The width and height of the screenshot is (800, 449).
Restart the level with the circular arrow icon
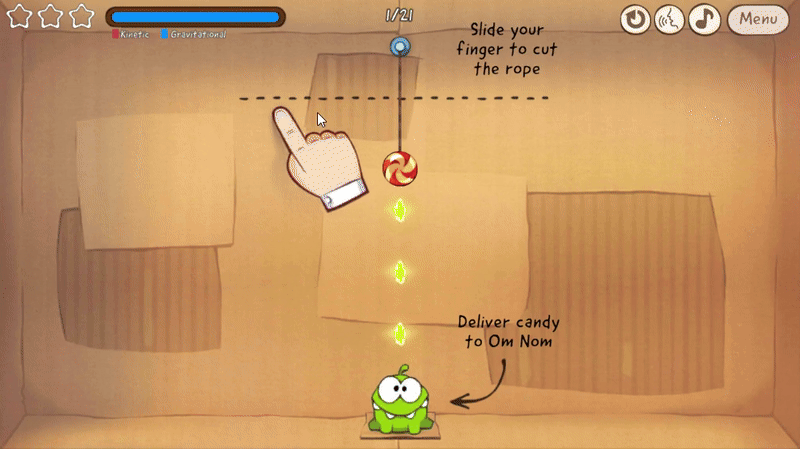(x=635, y=19)
